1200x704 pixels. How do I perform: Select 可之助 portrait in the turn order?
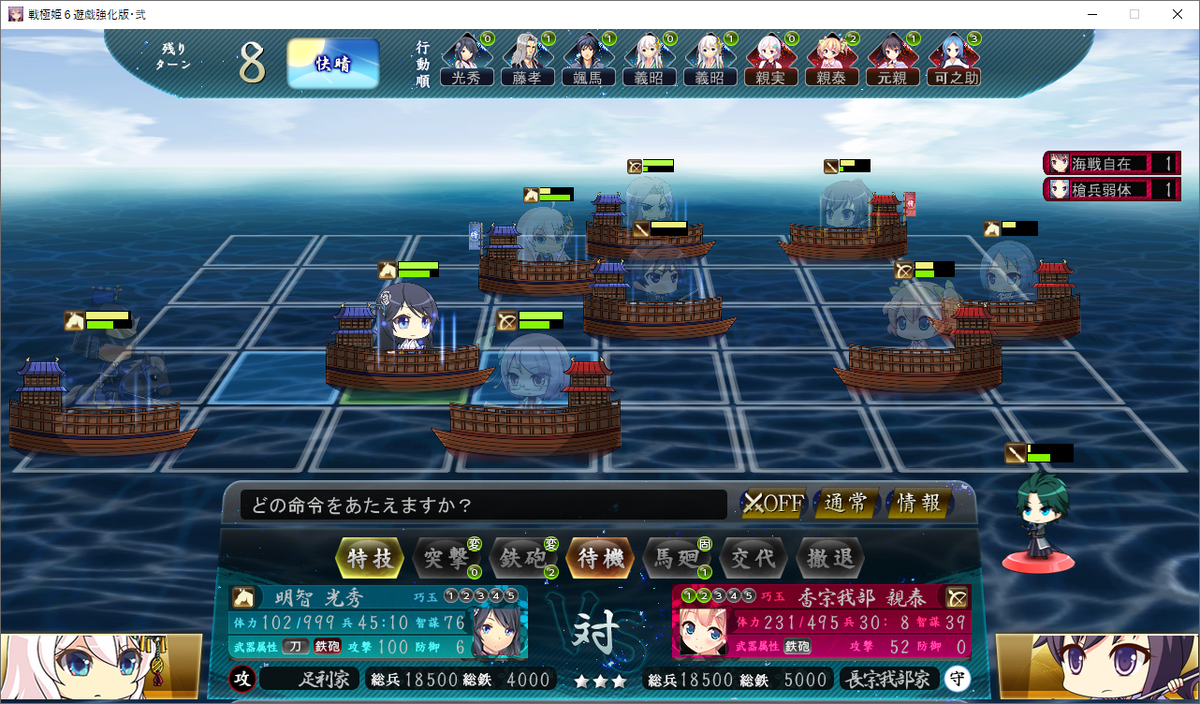954,60
